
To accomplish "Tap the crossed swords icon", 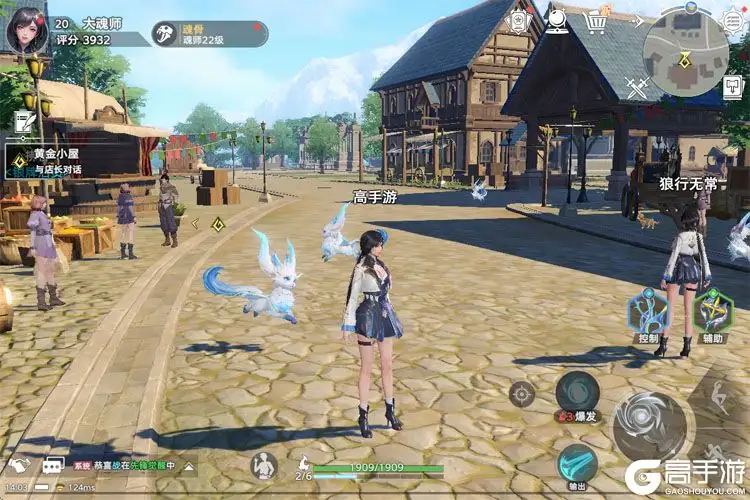I will click(638, 88).
